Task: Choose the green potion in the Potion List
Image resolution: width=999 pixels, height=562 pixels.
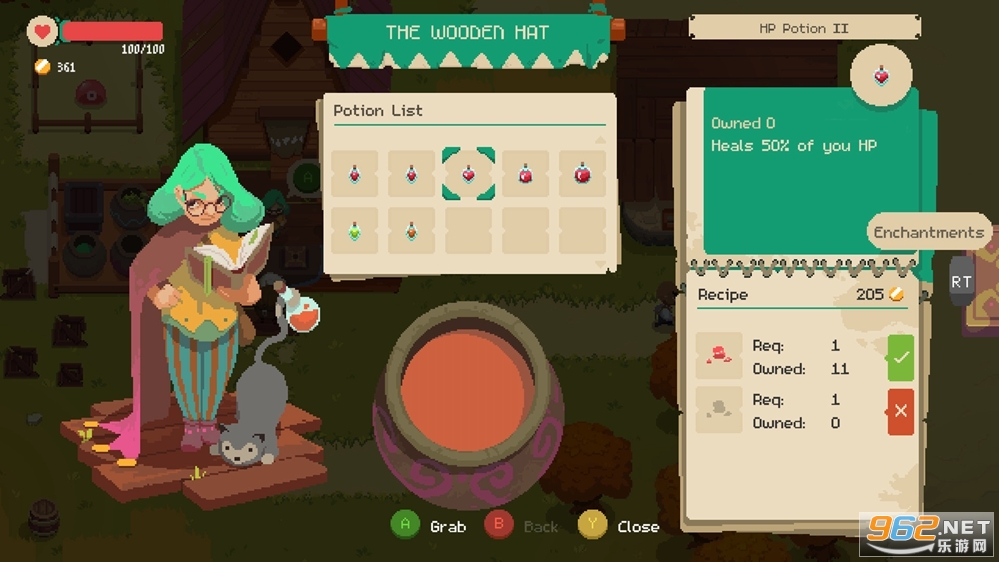Action: [x=354, y=230]
